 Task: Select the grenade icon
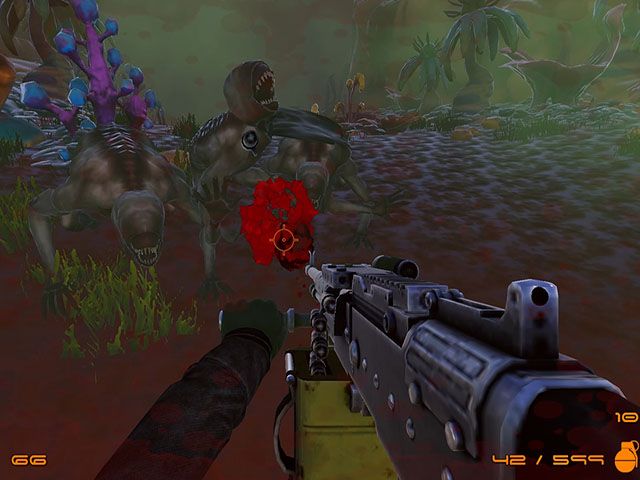coord(625,455)
